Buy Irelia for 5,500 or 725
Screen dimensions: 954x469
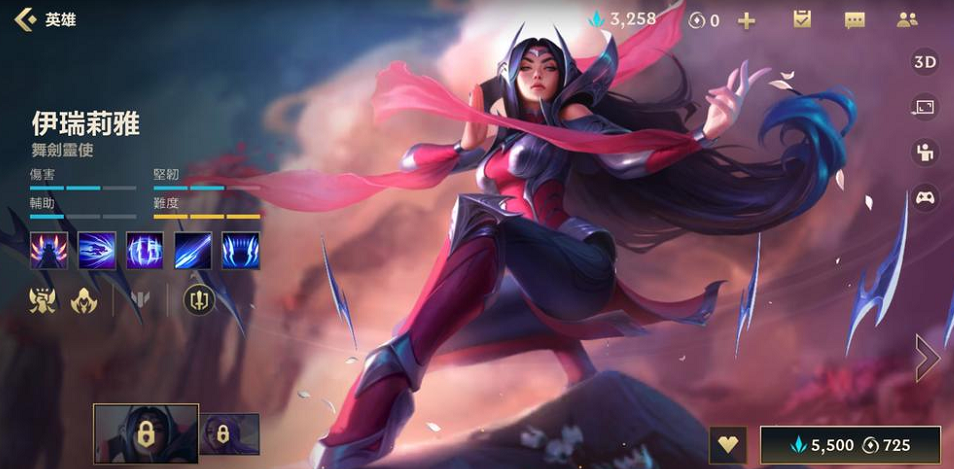click(x=850, y=446)
